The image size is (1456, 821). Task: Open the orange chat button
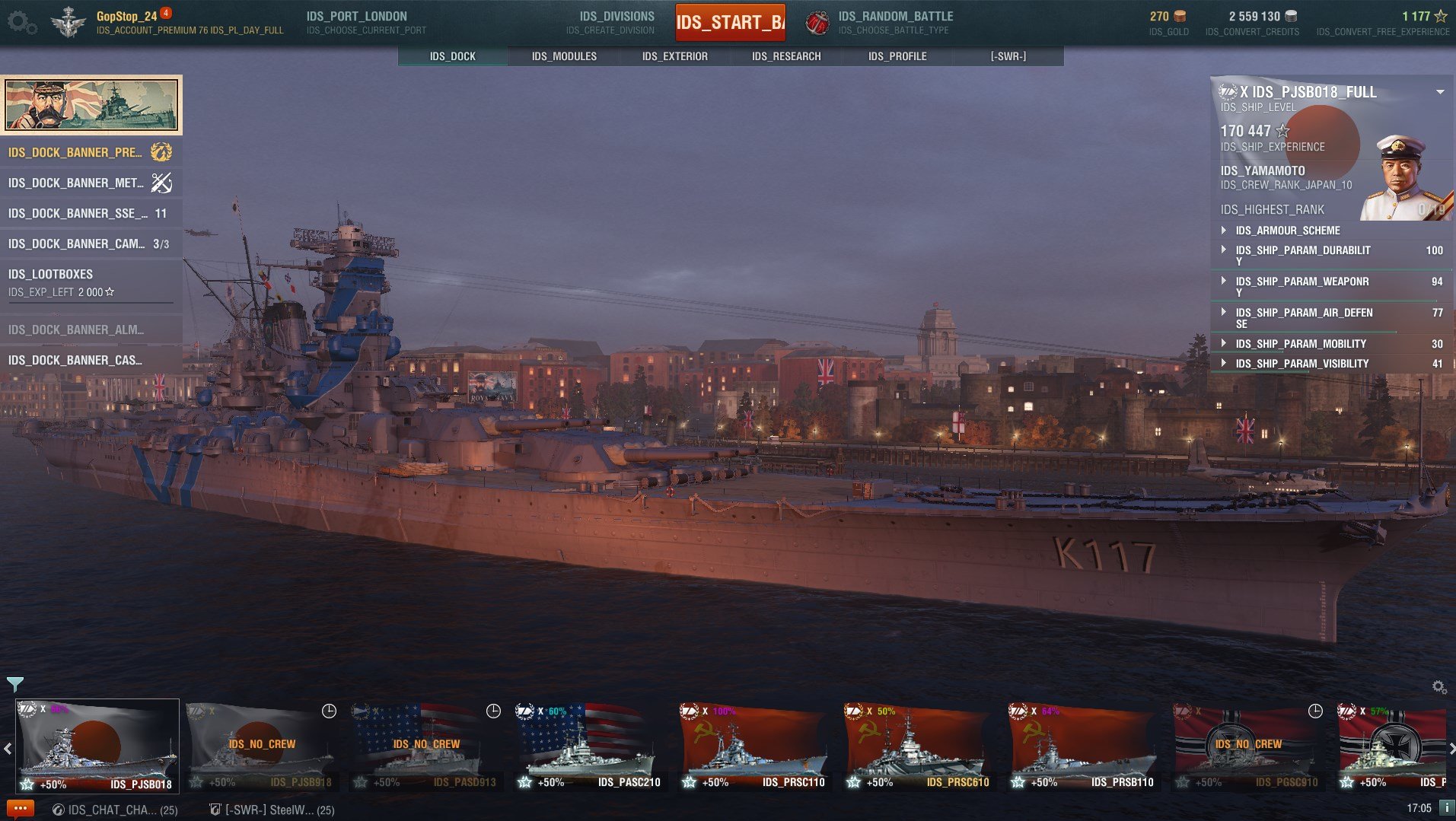tap(20, 809)
